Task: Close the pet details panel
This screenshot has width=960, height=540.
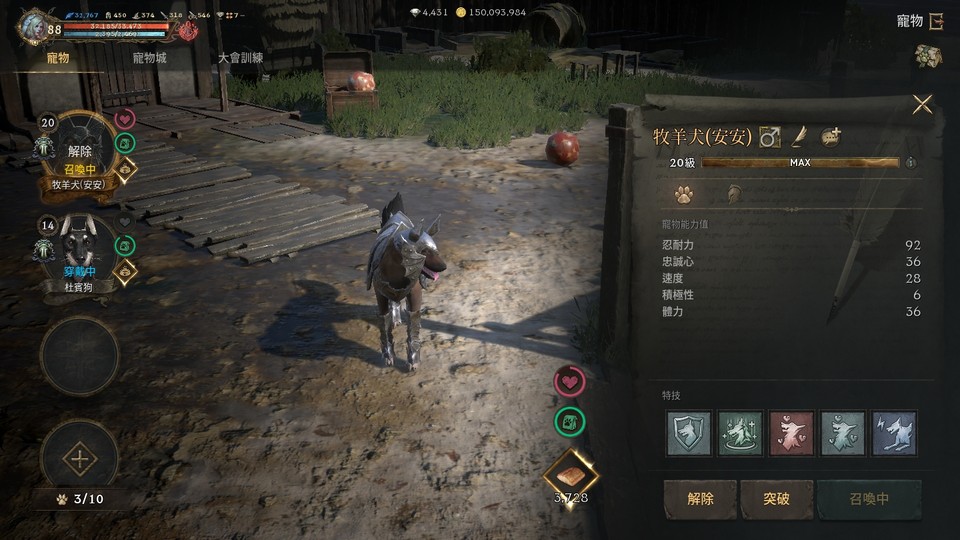Action: click(922, 104)
